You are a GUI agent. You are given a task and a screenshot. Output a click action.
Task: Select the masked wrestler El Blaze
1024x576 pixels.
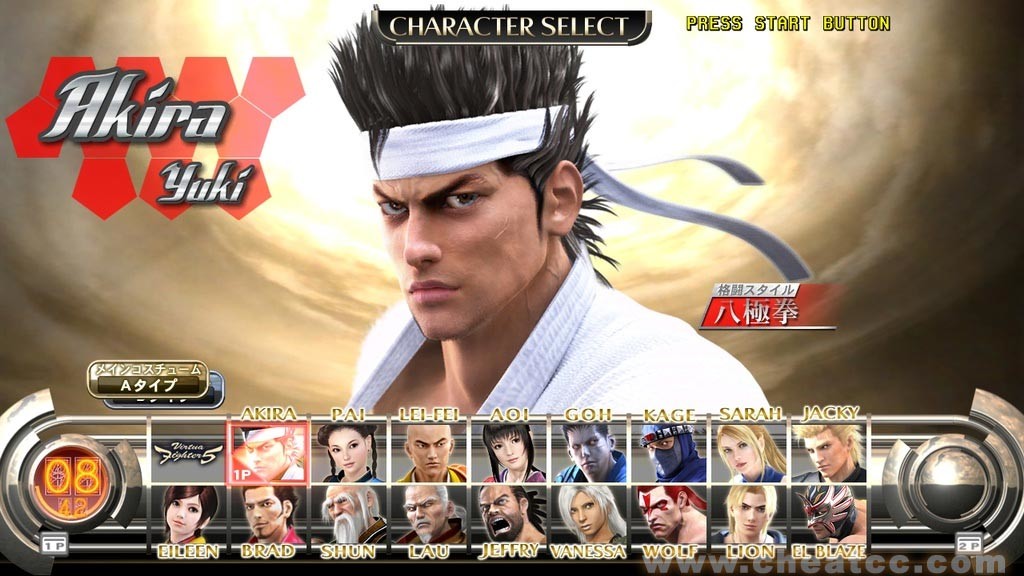[x=829, y=514]
